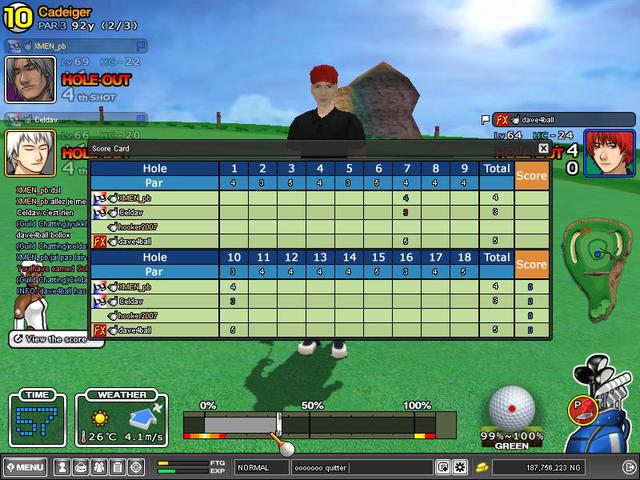Change the NORMAL chat mode selector

(262, 467)
